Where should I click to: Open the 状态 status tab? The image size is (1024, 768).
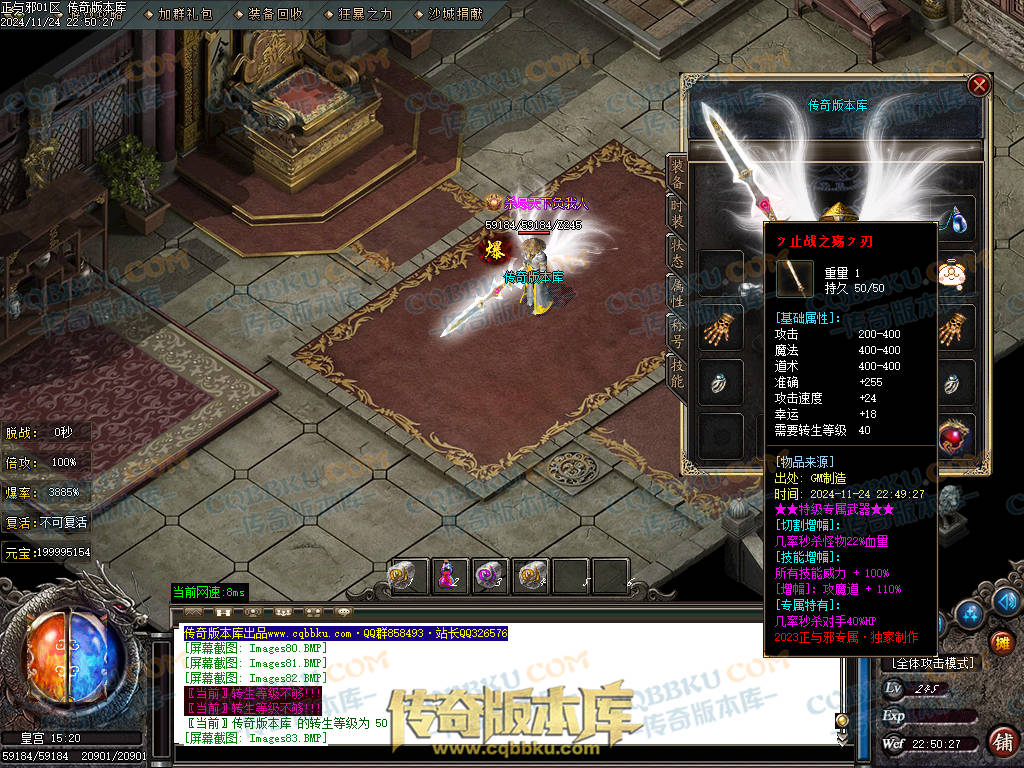(x=677, y=252)
